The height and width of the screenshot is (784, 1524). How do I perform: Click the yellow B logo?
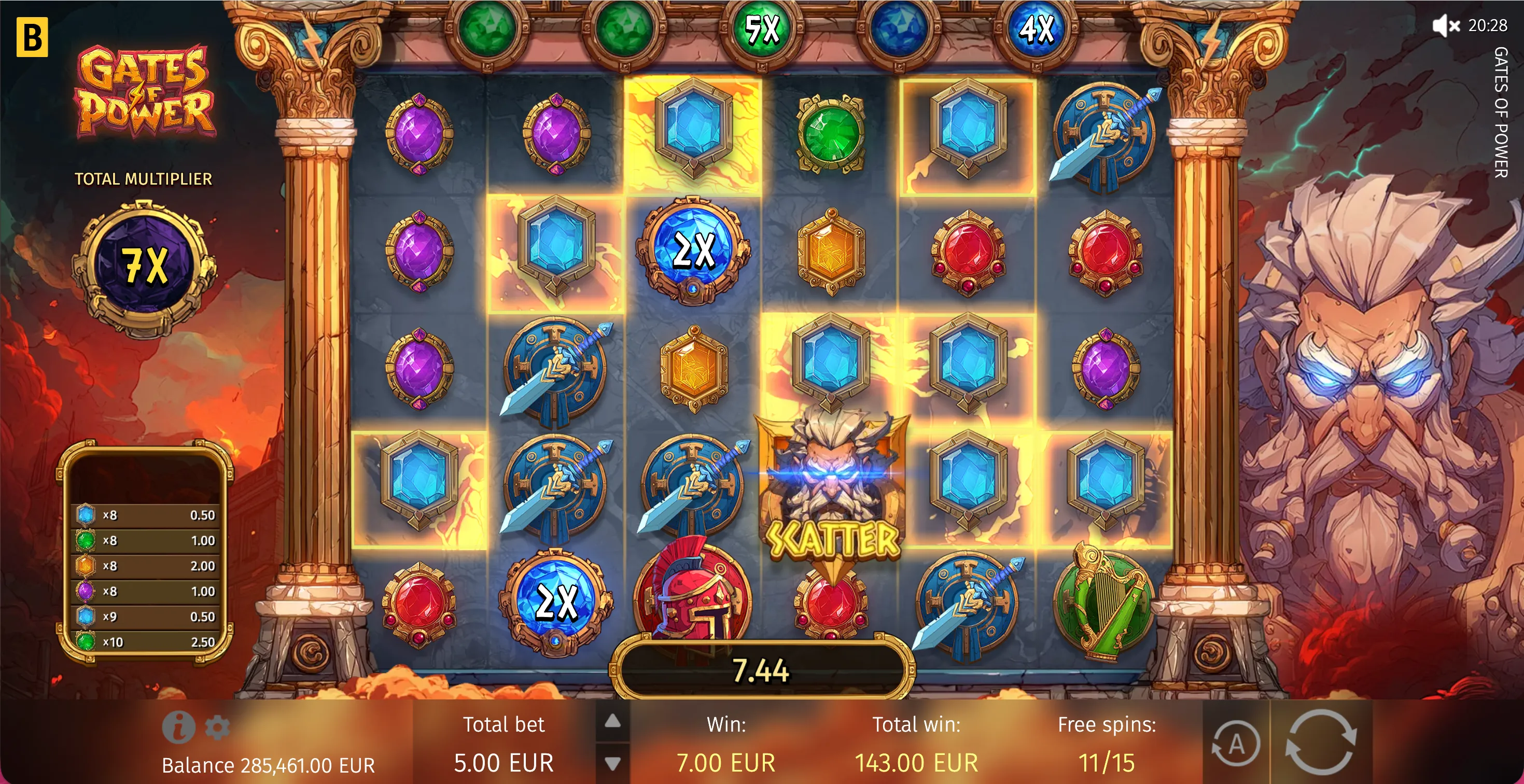(x=32, y=37)
